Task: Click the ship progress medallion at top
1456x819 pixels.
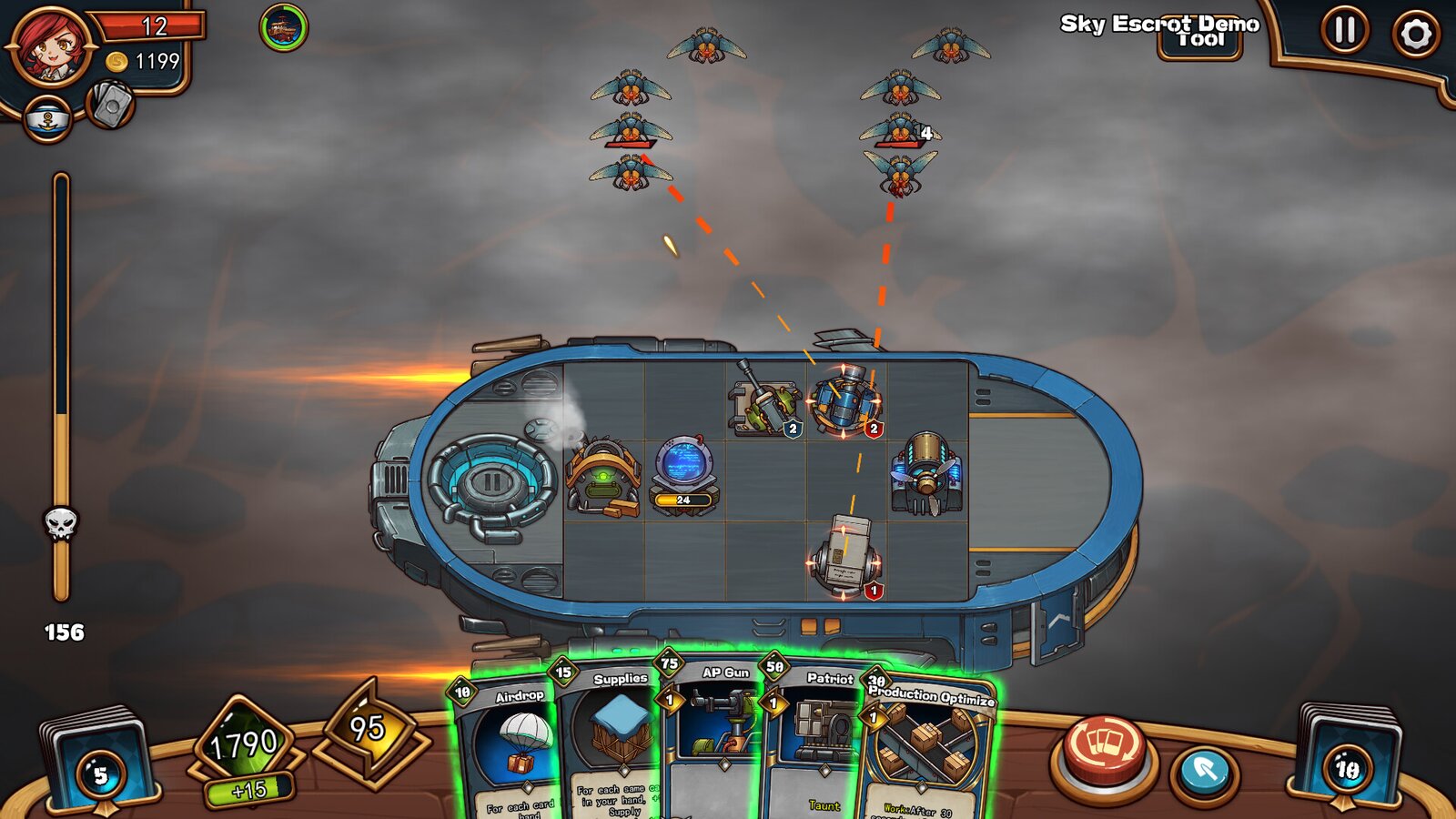Action: pos(283,27)
